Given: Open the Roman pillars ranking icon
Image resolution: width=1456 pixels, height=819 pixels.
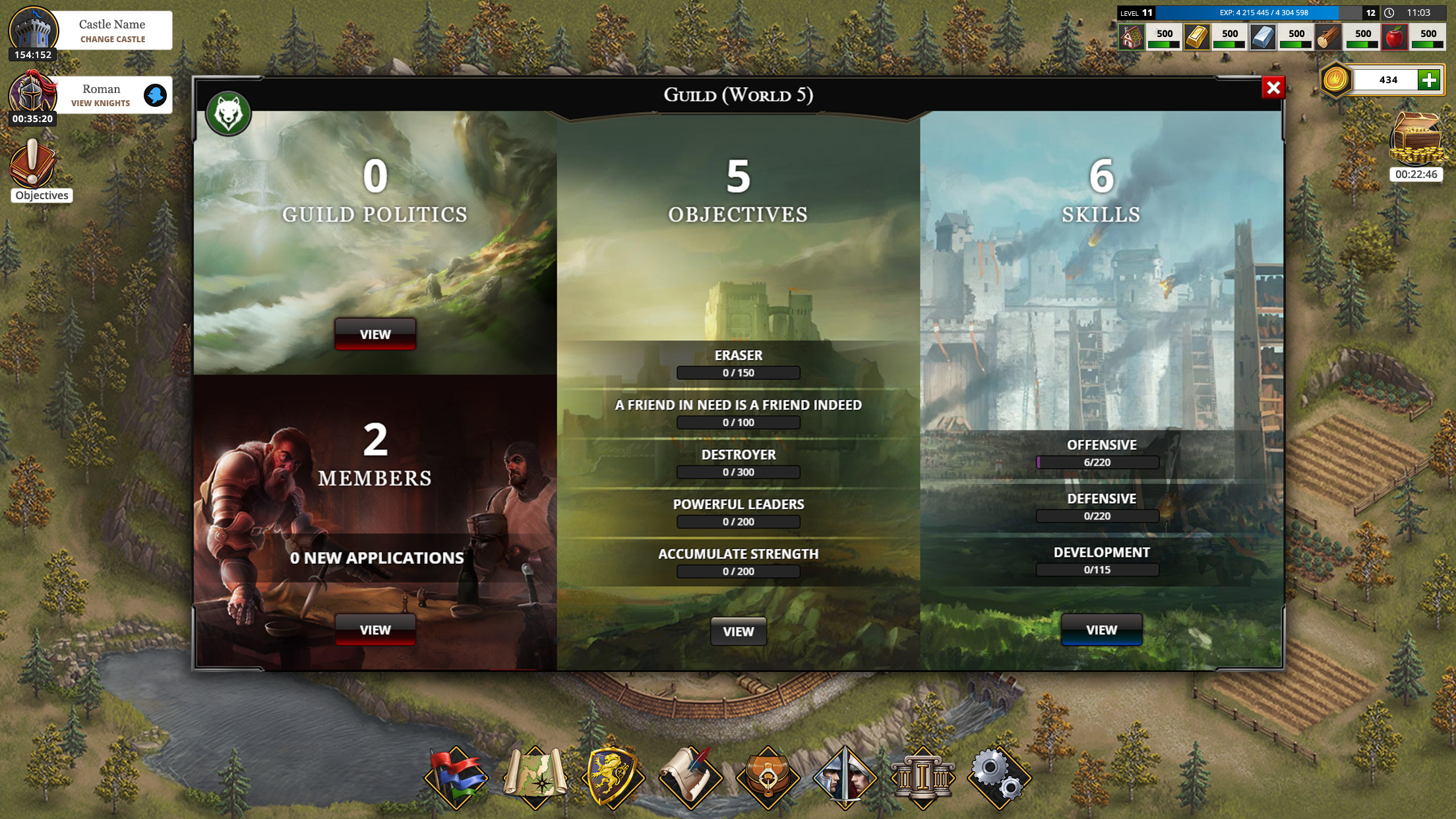Looking at the screenshot, I should [925, 776].
